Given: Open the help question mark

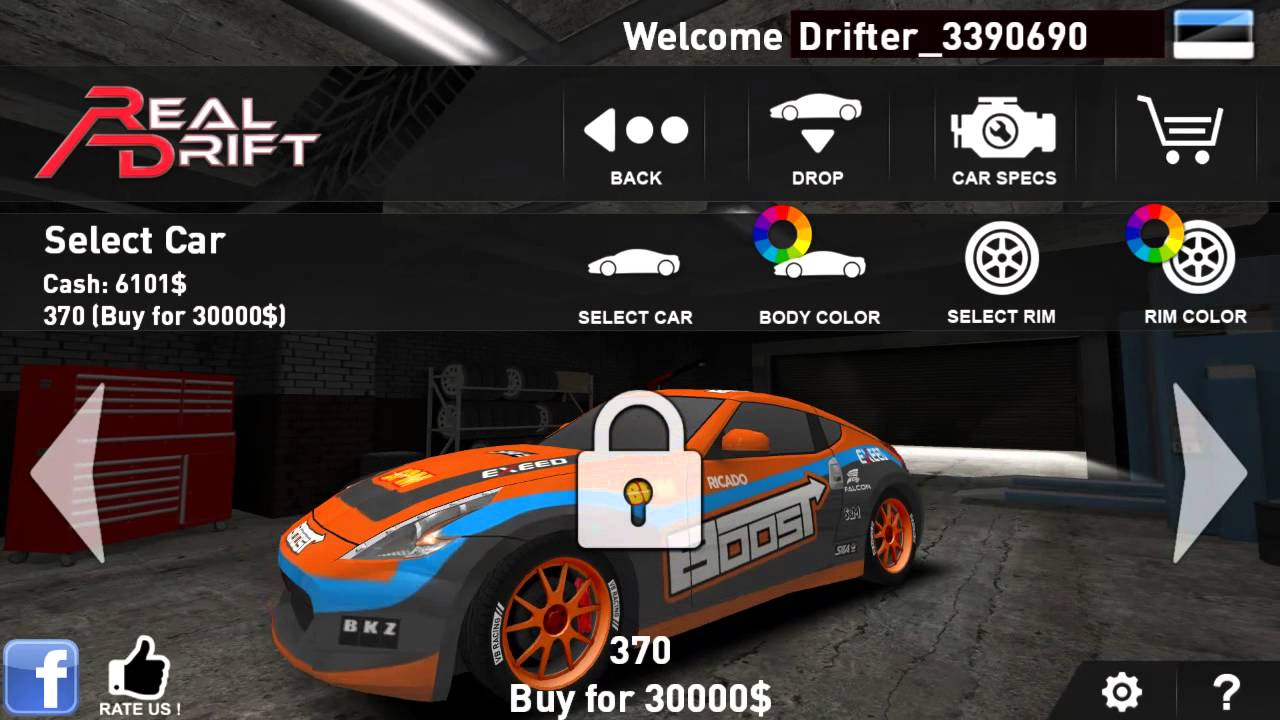Looking at the screenshot, I should 1228,690.
